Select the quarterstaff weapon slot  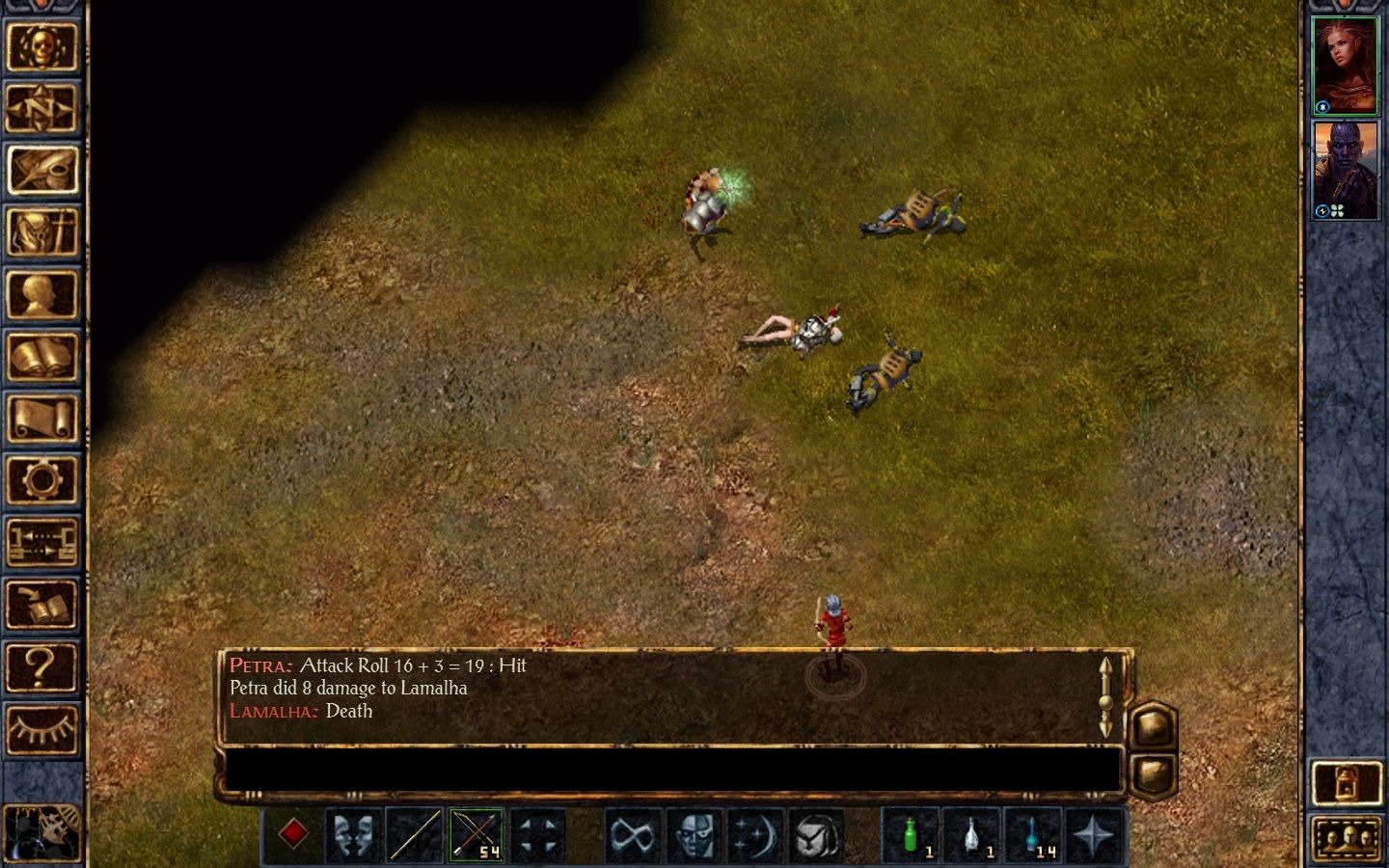coord(415,834)
